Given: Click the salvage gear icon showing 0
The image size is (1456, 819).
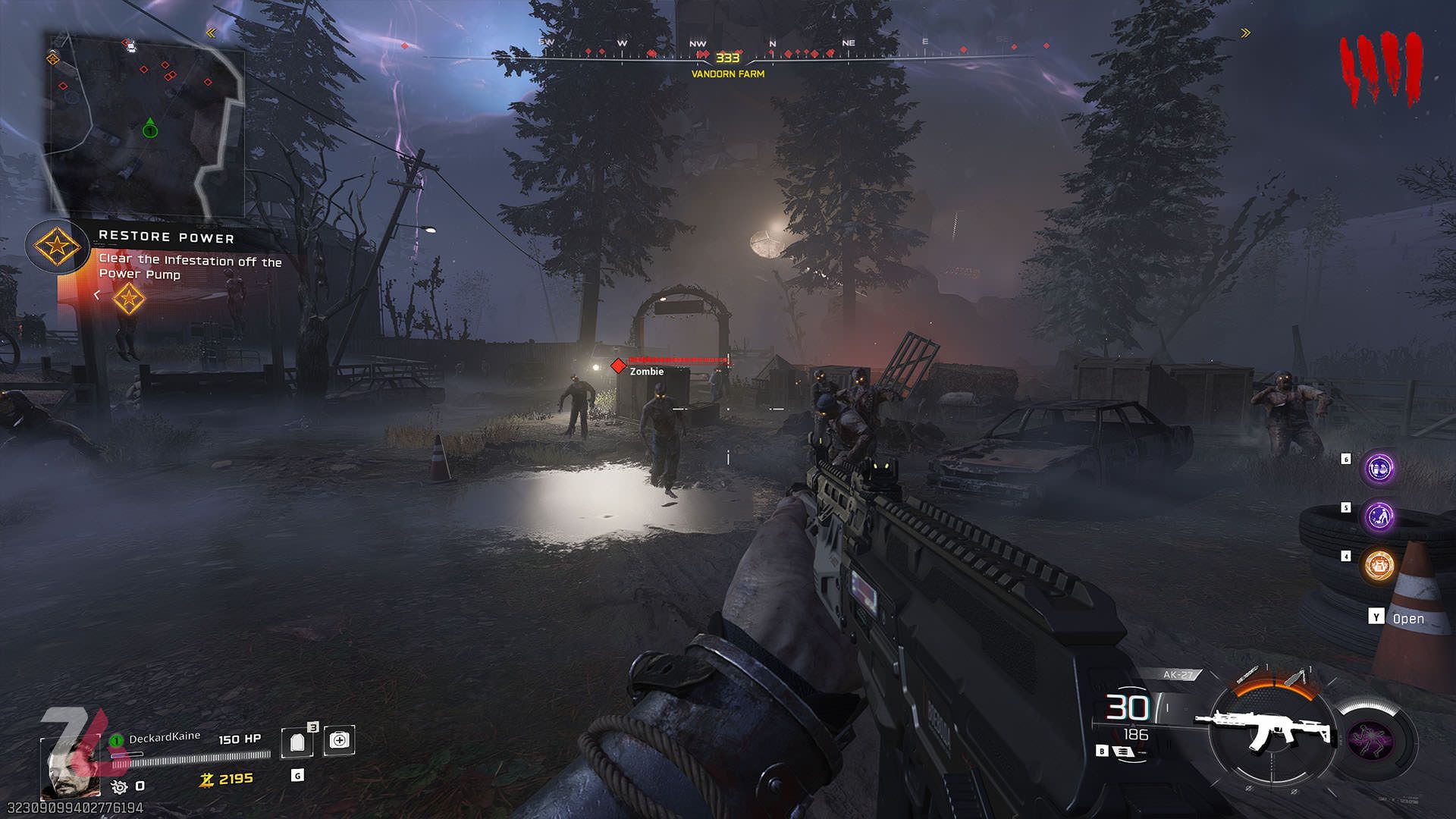Looking at the screenshot, I should 119,788.
